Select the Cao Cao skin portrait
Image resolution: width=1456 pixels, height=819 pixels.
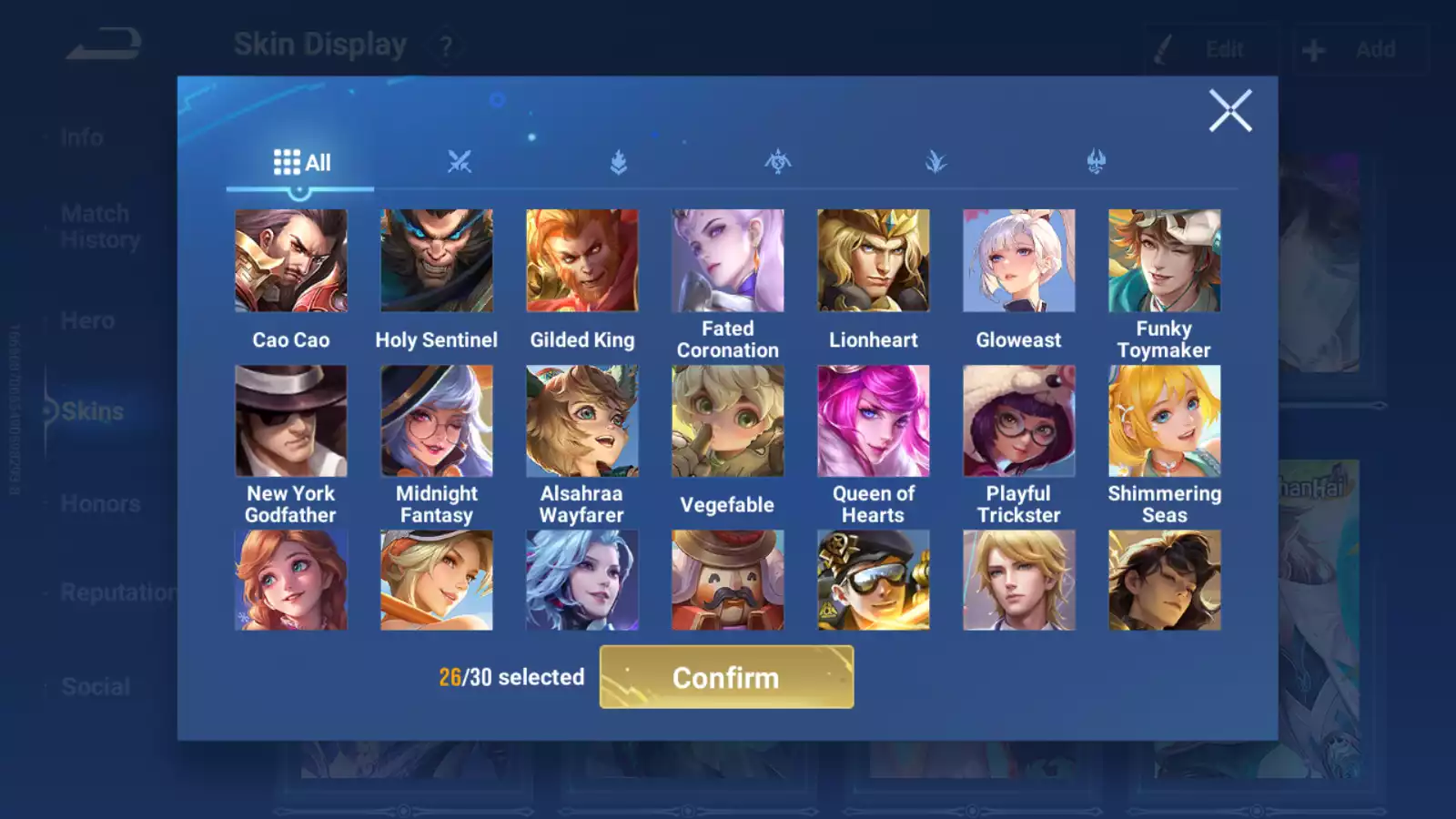[291, 261]
